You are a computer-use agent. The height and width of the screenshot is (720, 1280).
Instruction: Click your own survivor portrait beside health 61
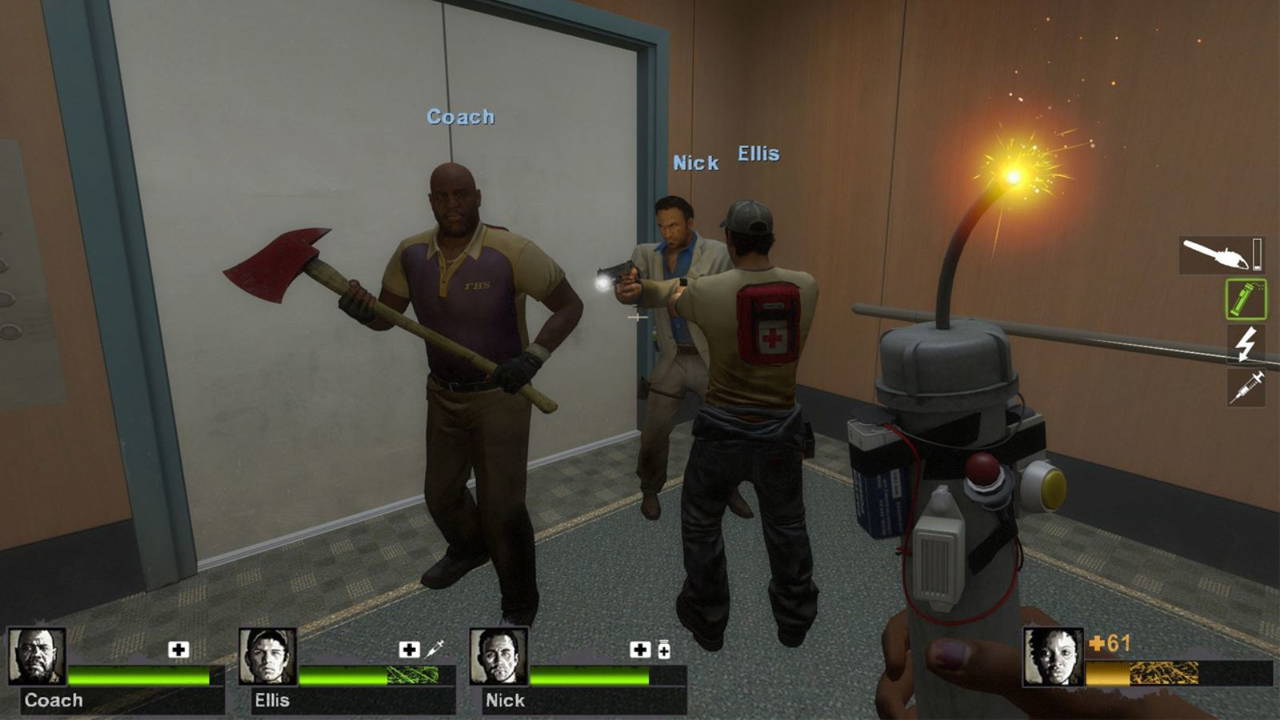(1053, 656)
